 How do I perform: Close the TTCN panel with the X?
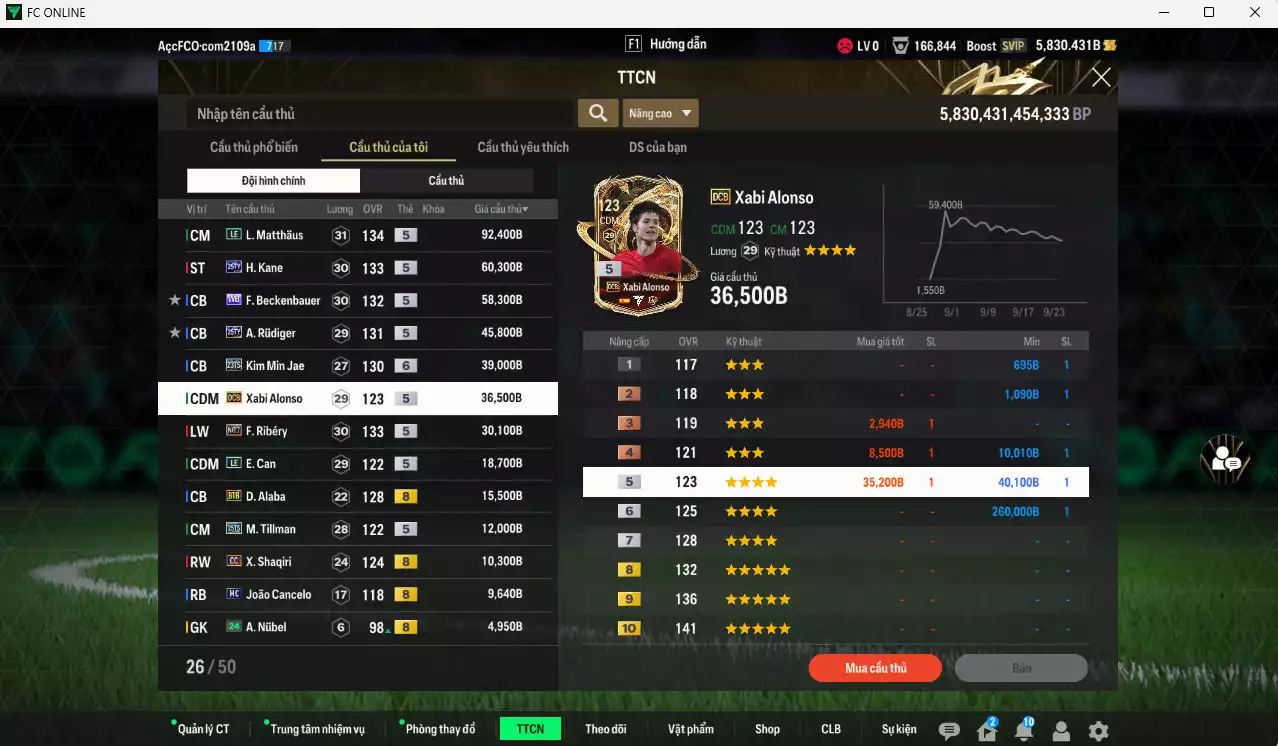coord(1101,78)
